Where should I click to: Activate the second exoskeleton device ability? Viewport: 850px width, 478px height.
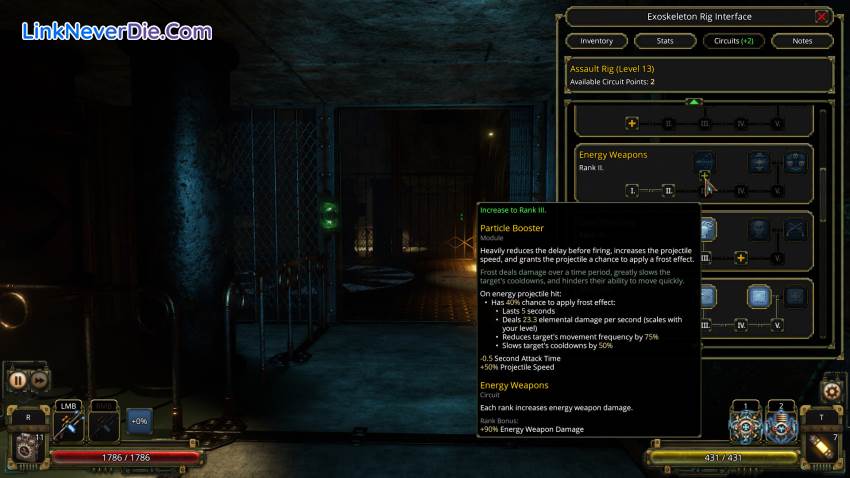(779, 425)
